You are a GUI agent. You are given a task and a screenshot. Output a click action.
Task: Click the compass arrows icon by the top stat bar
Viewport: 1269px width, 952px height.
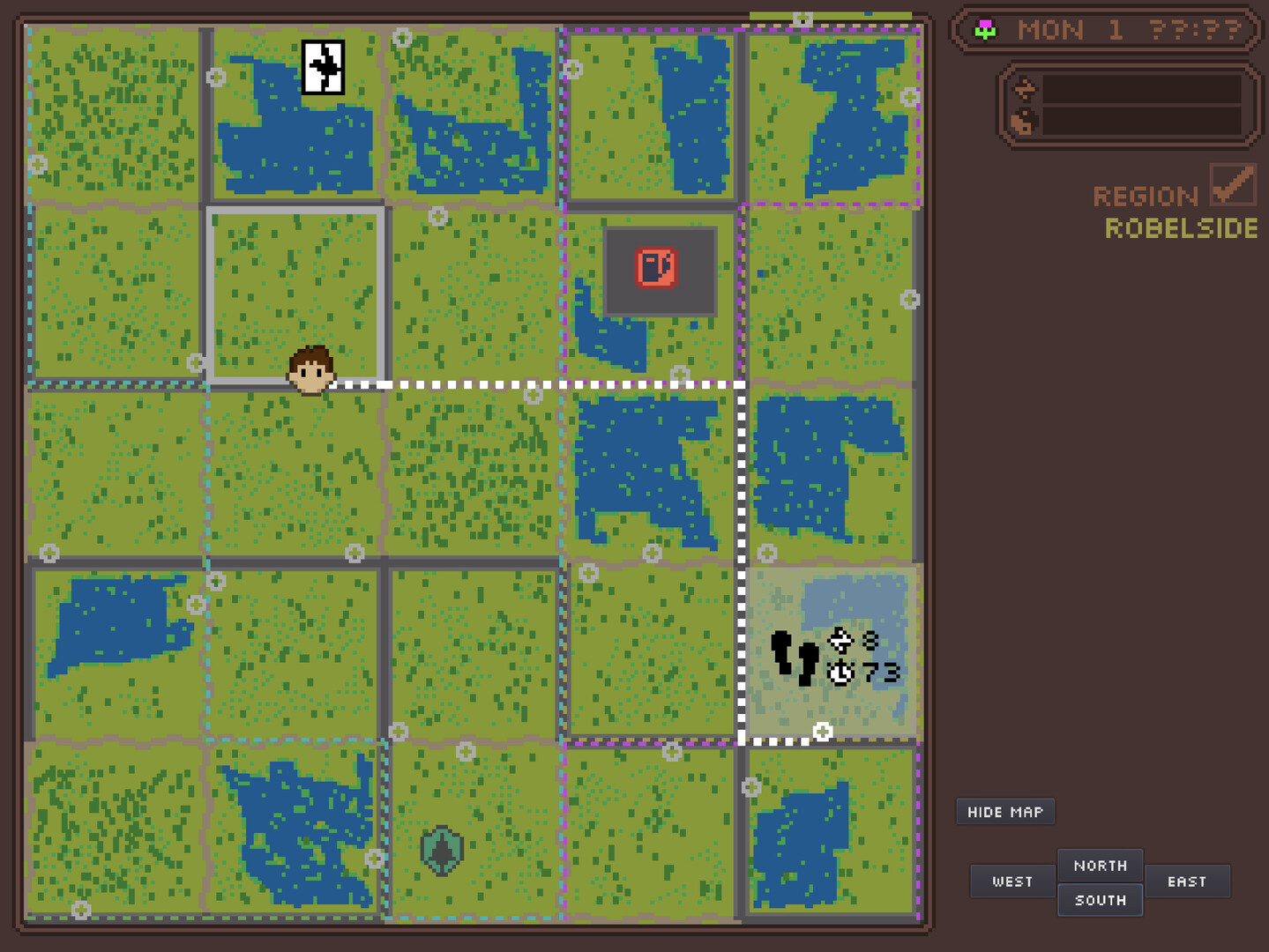click(1025, 87)
